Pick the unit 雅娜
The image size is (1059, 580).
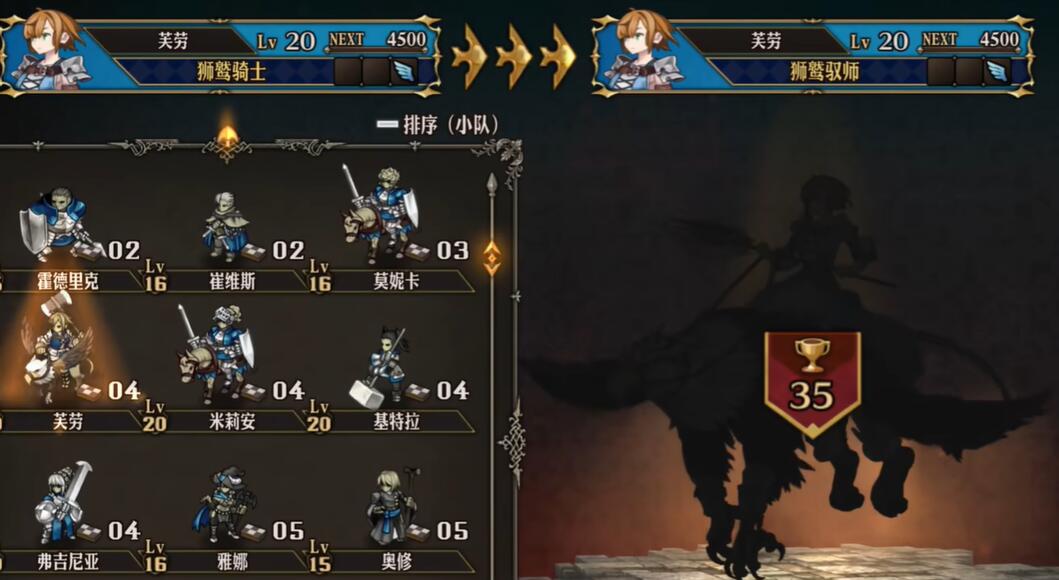tap(226, 505)
